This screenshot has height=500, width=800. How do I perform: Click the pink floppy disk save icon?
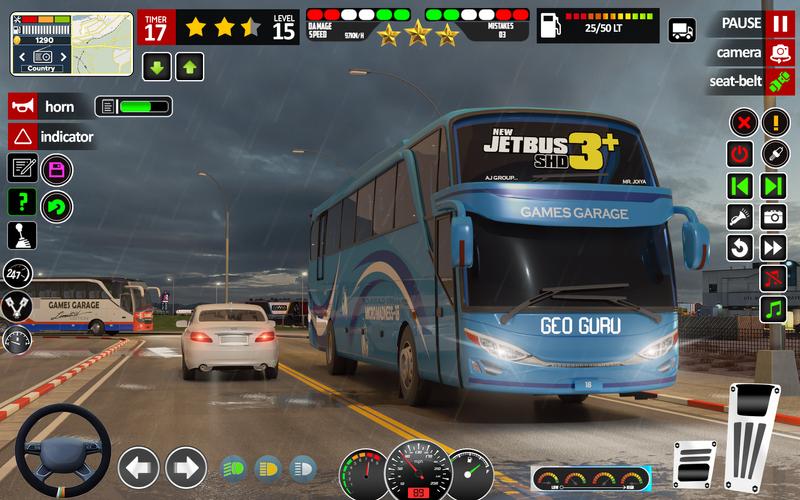[57, 169]
